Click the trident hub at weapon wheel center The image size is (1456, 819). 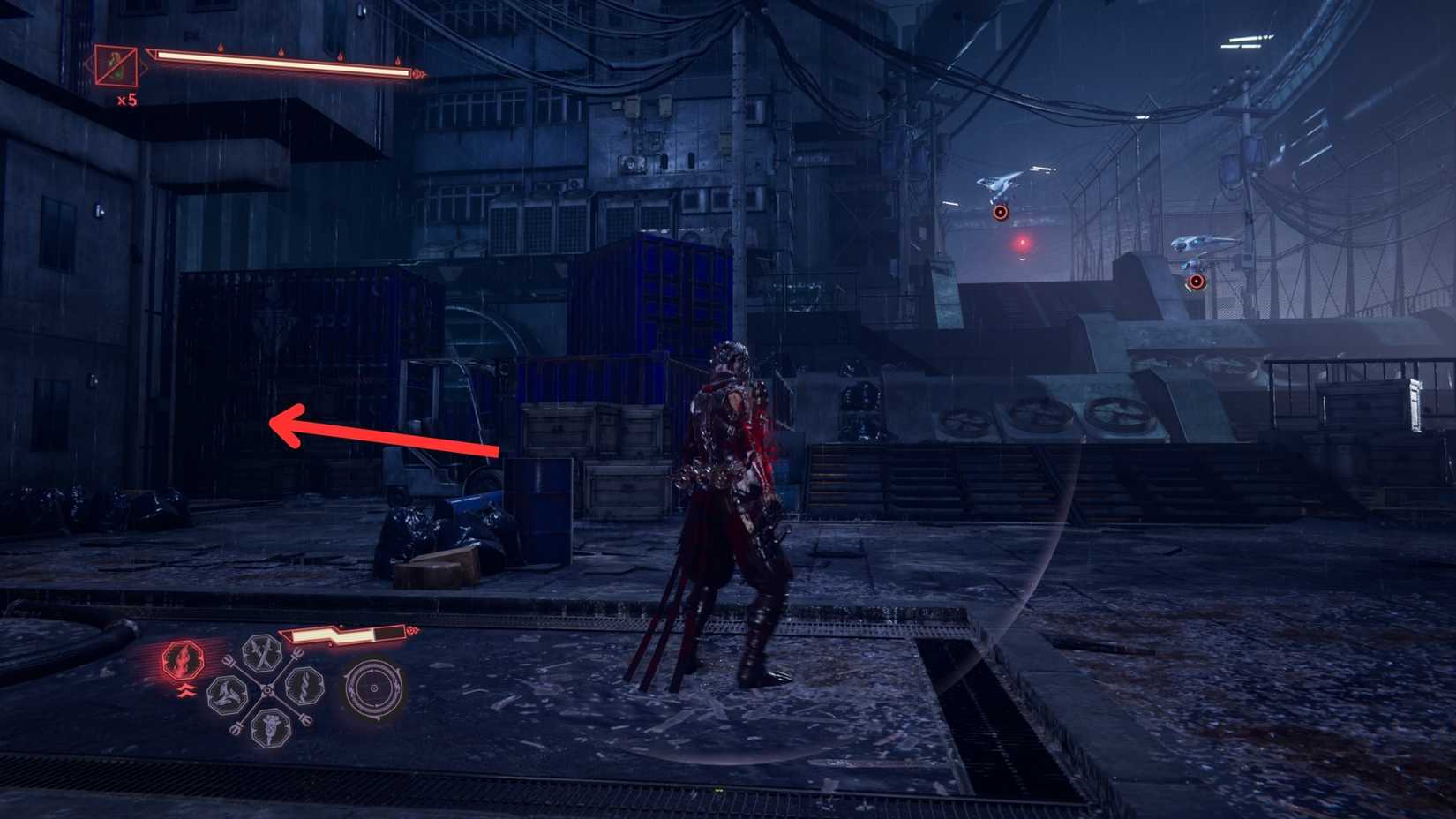coord(268,690)
